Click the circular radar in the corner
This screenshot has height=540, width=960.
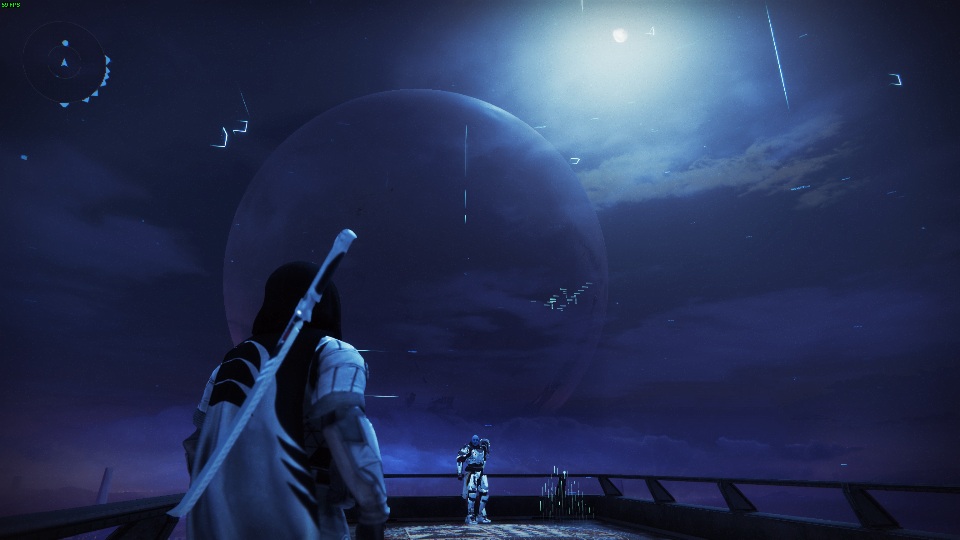[64, 64]
